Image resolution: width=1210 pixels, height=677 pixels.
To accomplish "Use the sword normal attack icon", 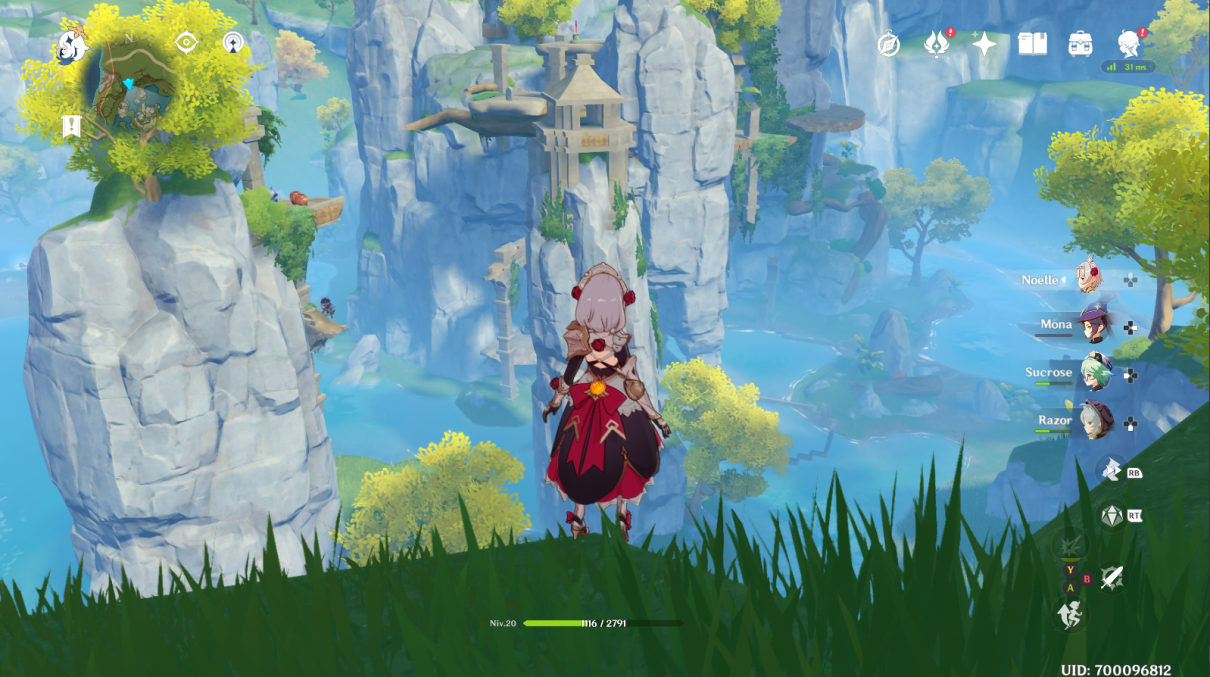I will point(1112,577).
